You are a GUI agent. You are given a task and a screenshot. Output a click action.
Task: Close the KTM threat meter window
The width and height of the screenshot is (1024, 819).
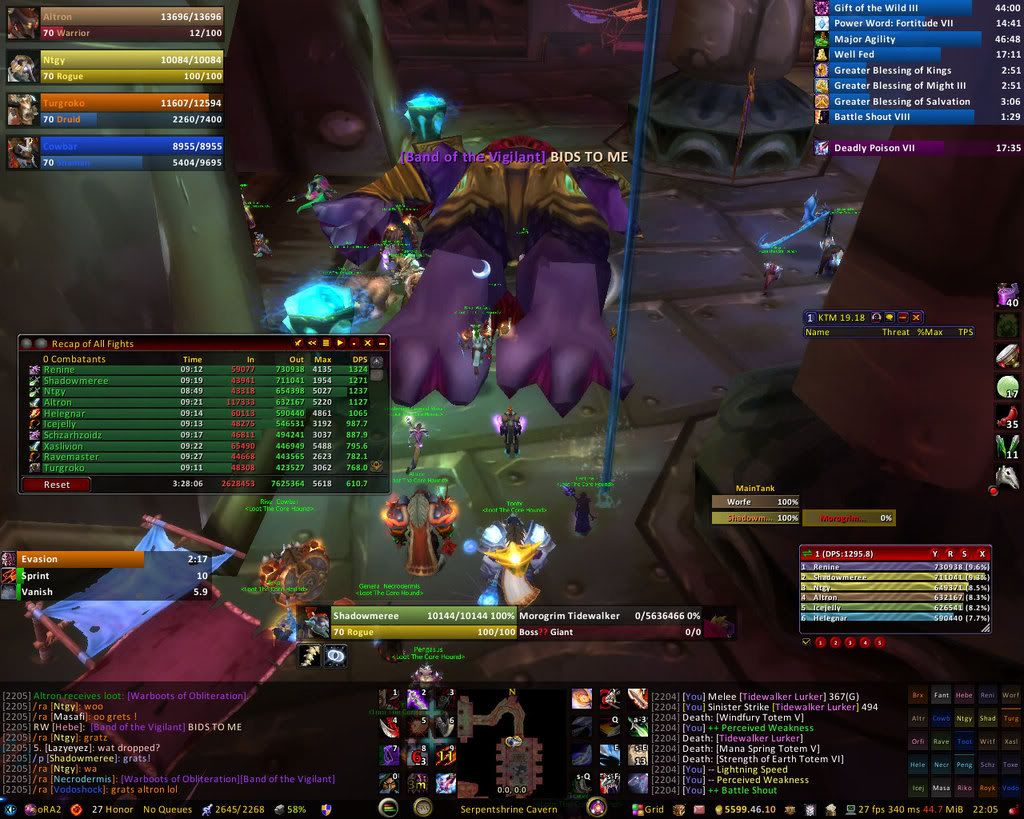point(917,317)
